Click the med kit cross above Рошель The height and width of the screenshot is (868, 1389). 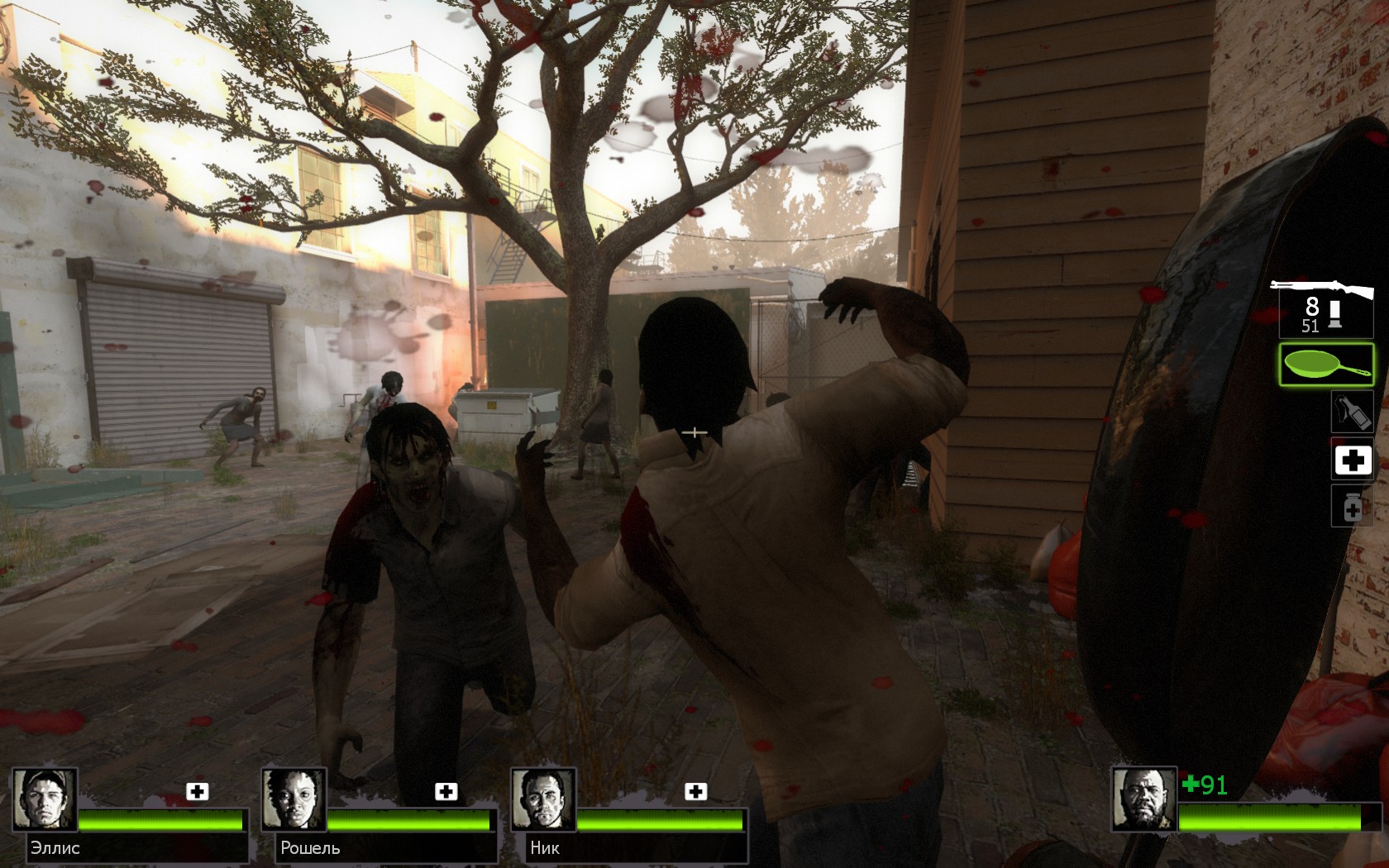[447, 791]
